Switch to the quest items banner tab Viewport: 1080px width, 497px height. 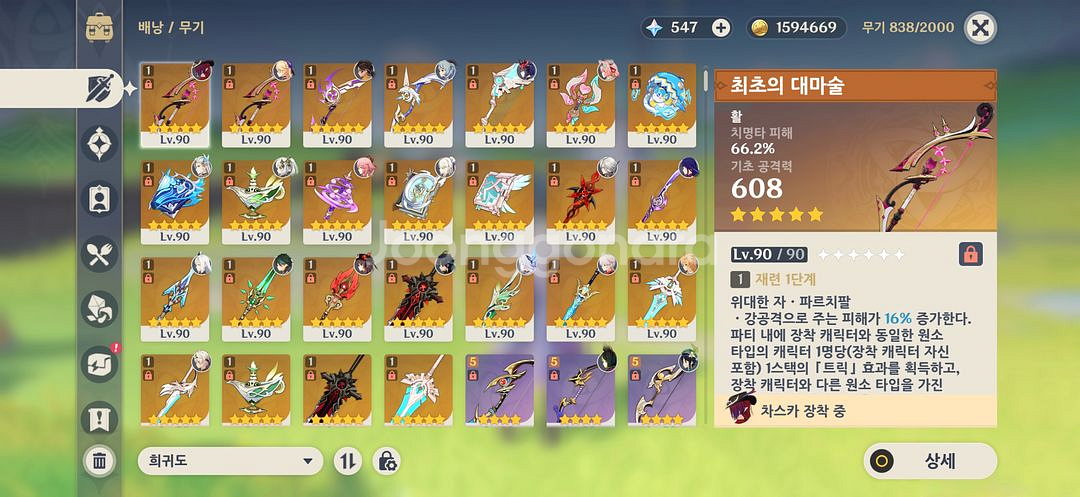[99, 417]
